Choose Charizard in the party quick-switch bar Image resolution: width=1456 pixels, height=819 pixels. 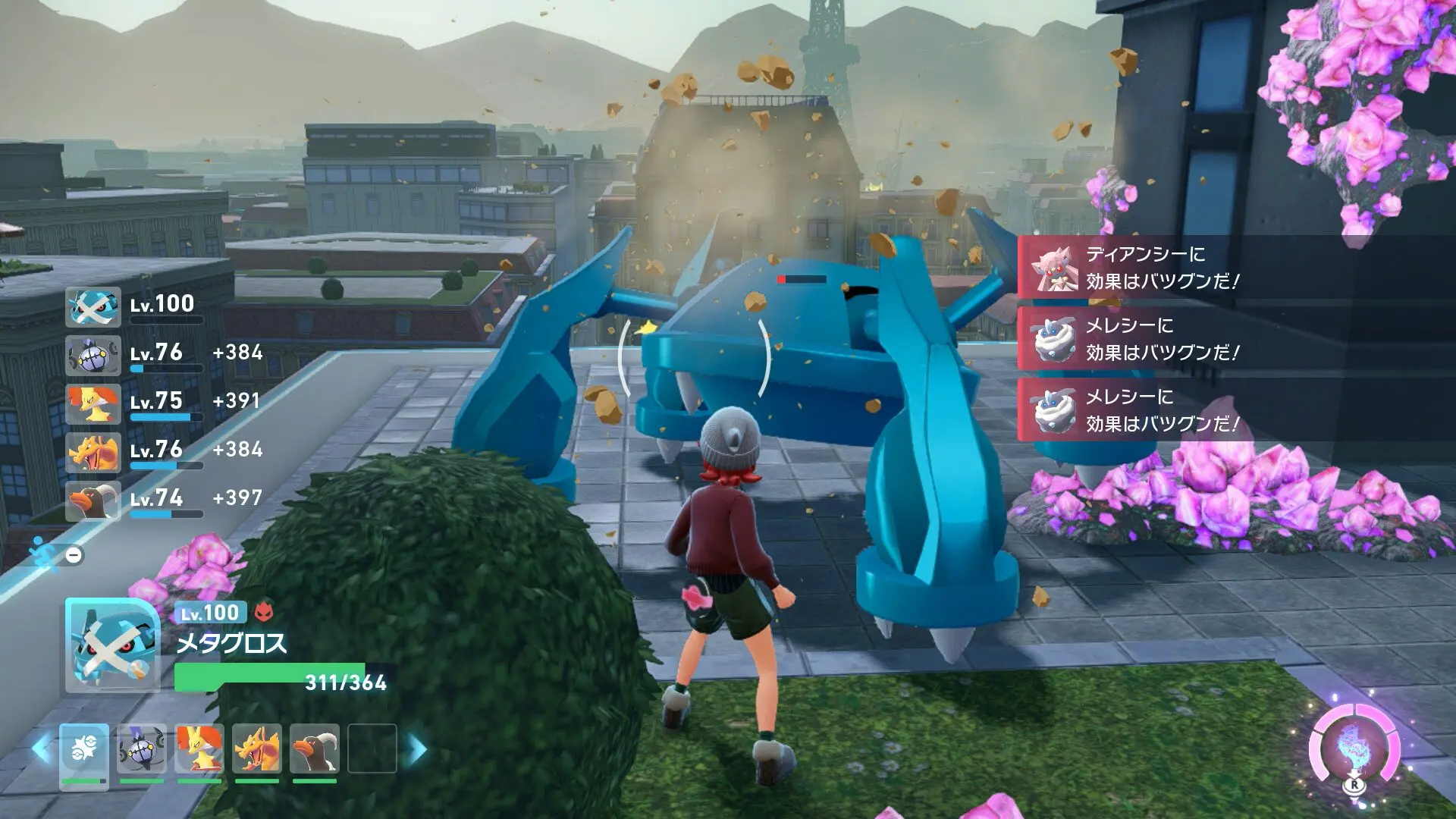[257, 748]
